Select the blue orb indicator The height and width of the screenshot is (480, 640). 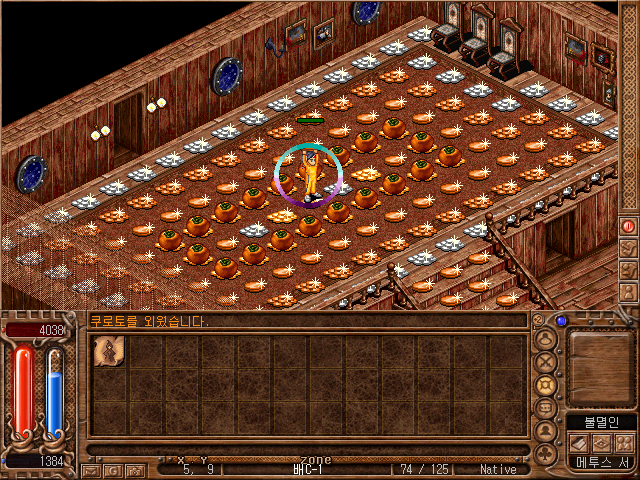click(561, 321)
